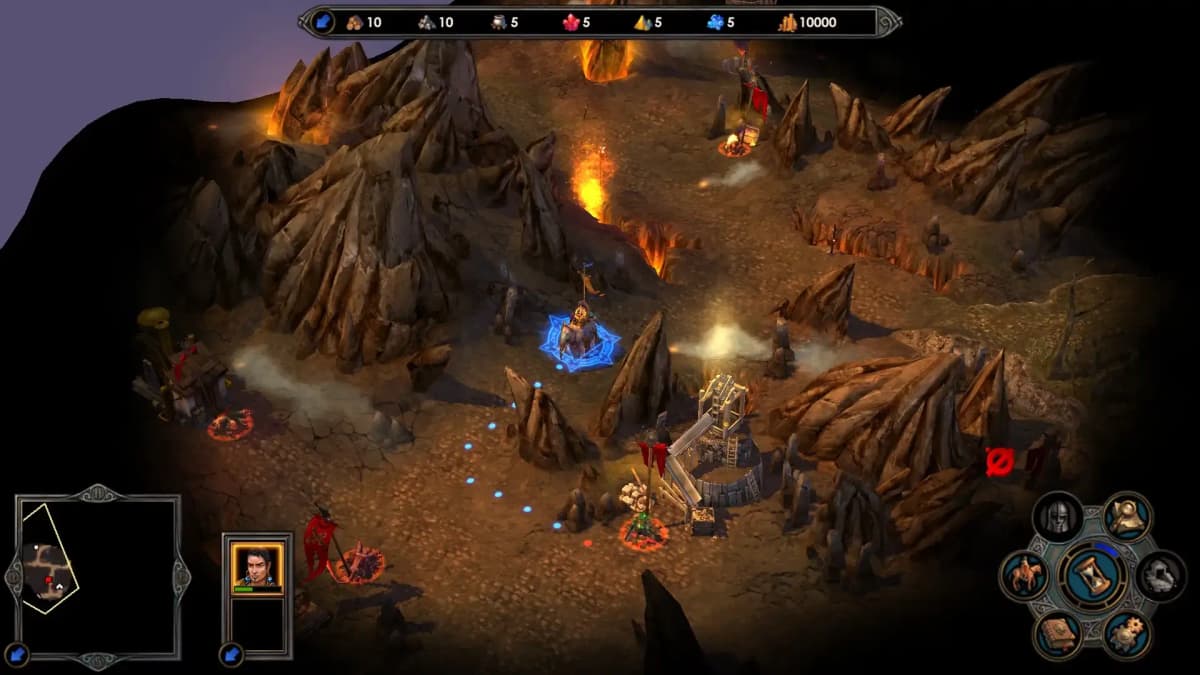Collapse the minimap with its blue arrow

(x=17, y=655)
